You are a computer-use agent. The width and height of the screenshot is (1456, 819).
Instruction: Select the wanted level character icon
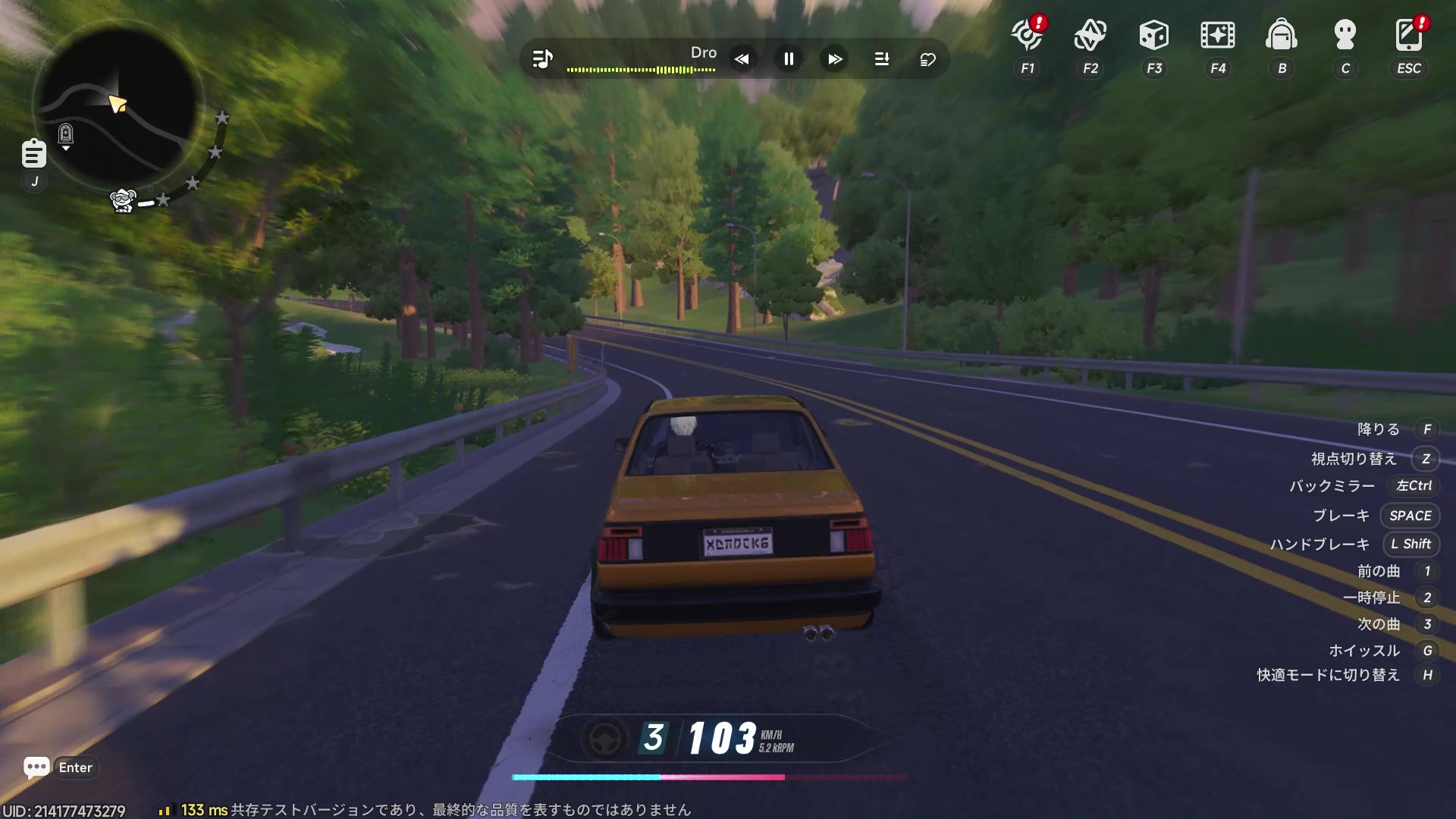pyautogui.click(x=123, y=201)
